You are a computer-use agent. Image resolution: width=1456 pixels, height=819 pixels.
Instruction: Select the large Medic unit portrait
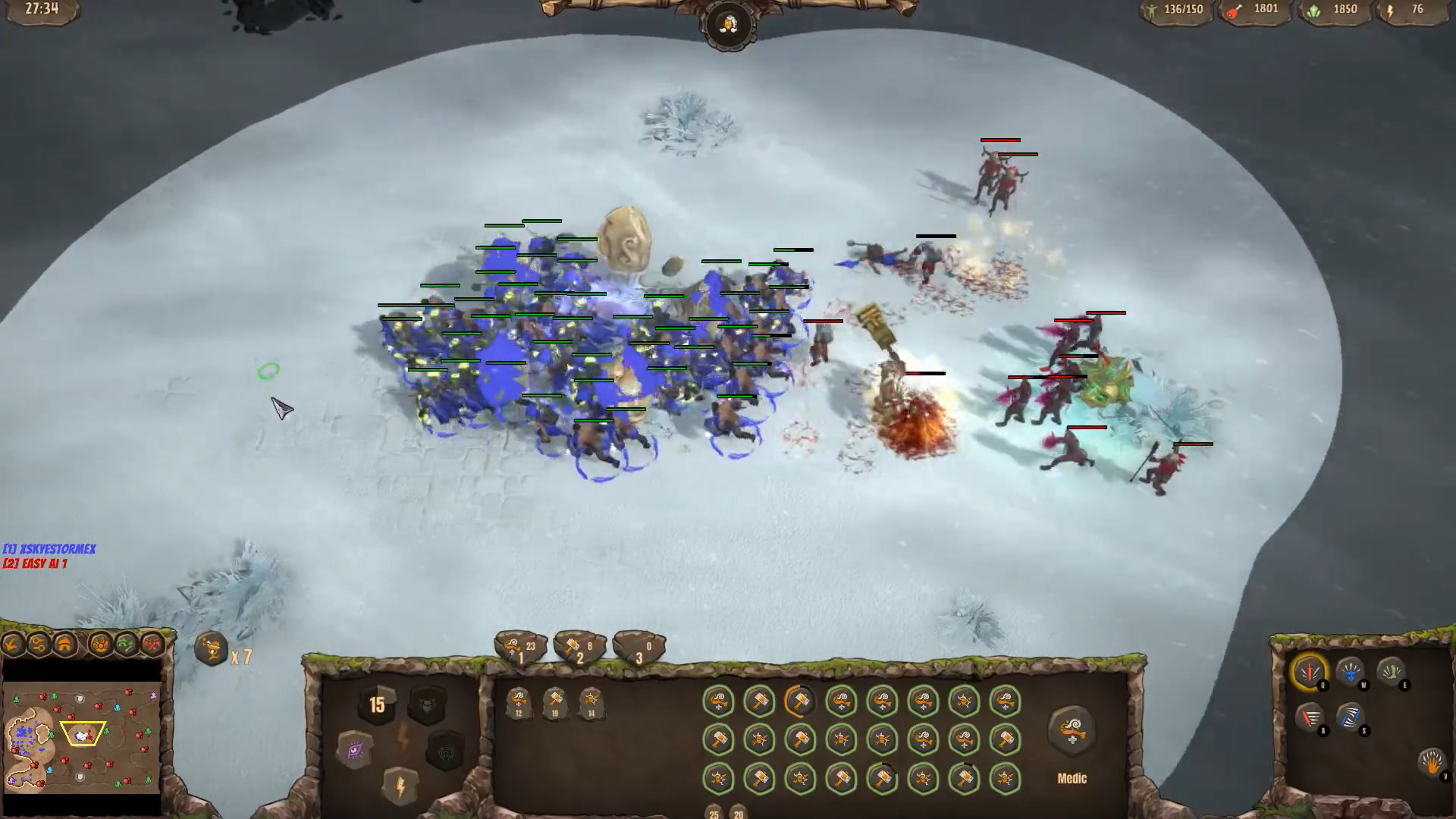click(x=1072, y=732)
